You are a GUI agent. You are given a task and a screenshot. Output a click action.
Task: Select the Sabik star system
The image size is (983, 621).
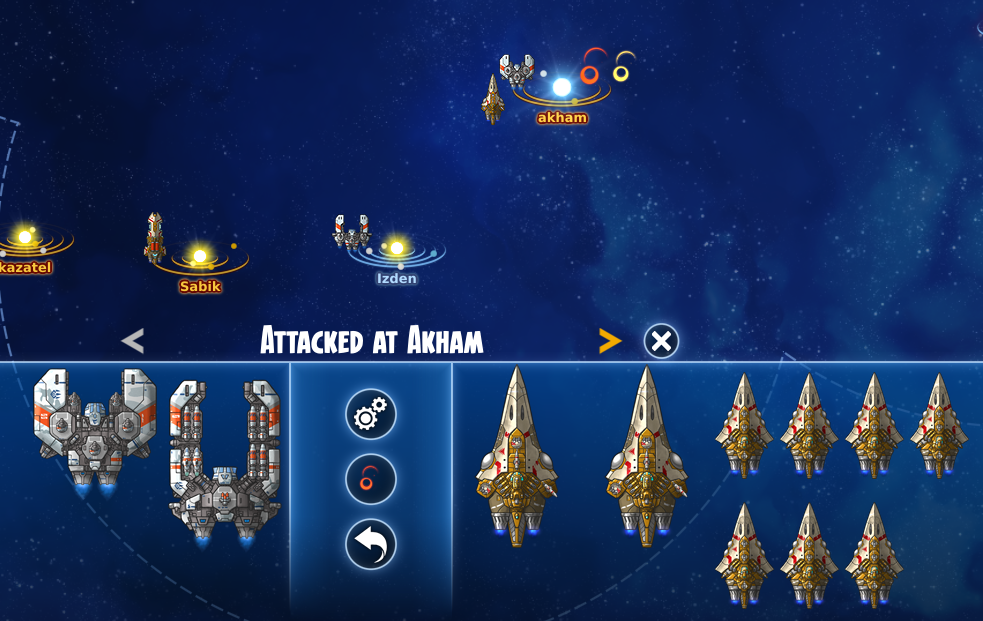(200, 257)
